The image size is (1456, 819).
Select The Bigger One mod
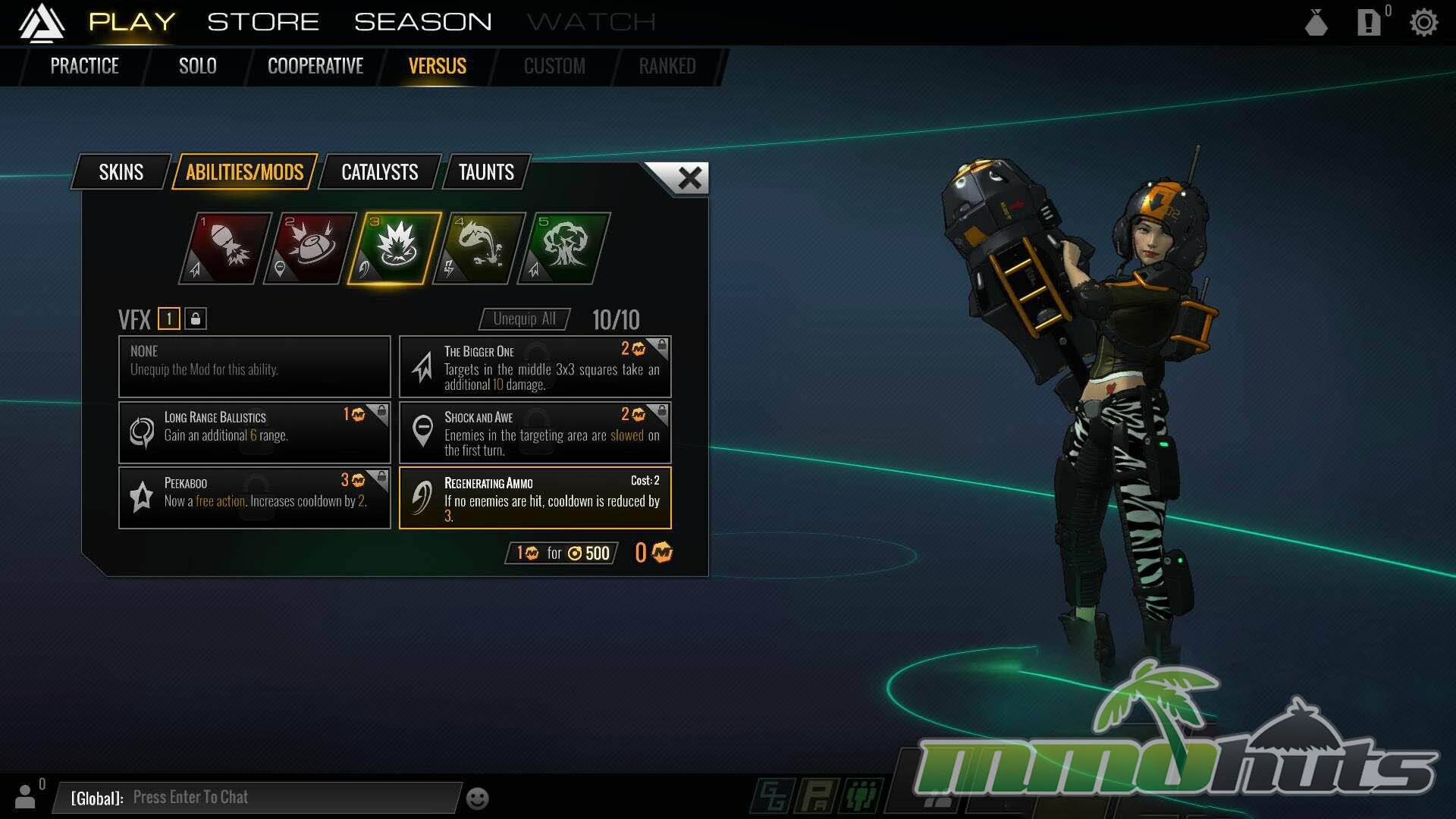point(535,367)
